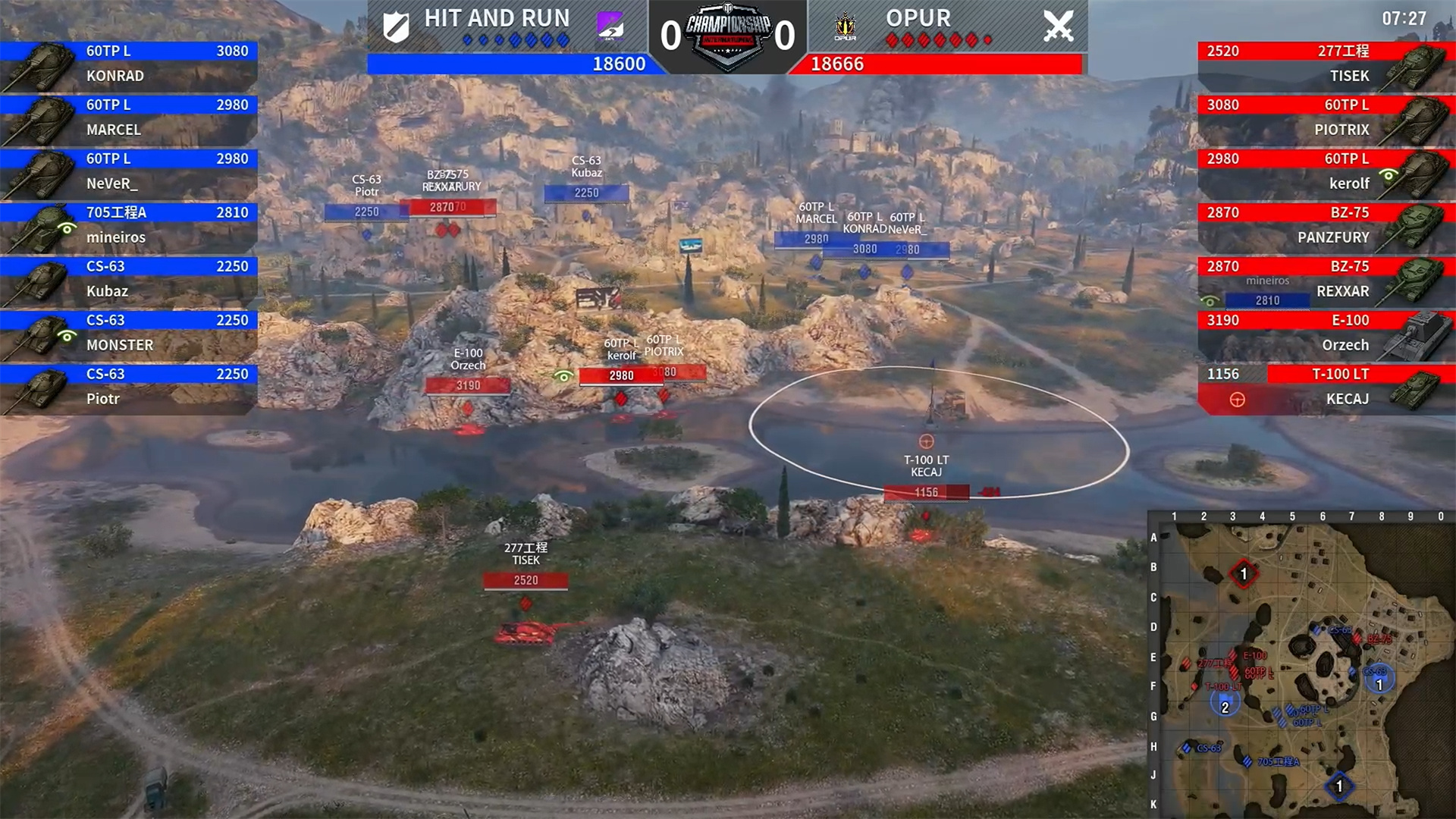Select mineiros 705 tank row
This screenshot has height=819, width=1456.
pos(129,225)
